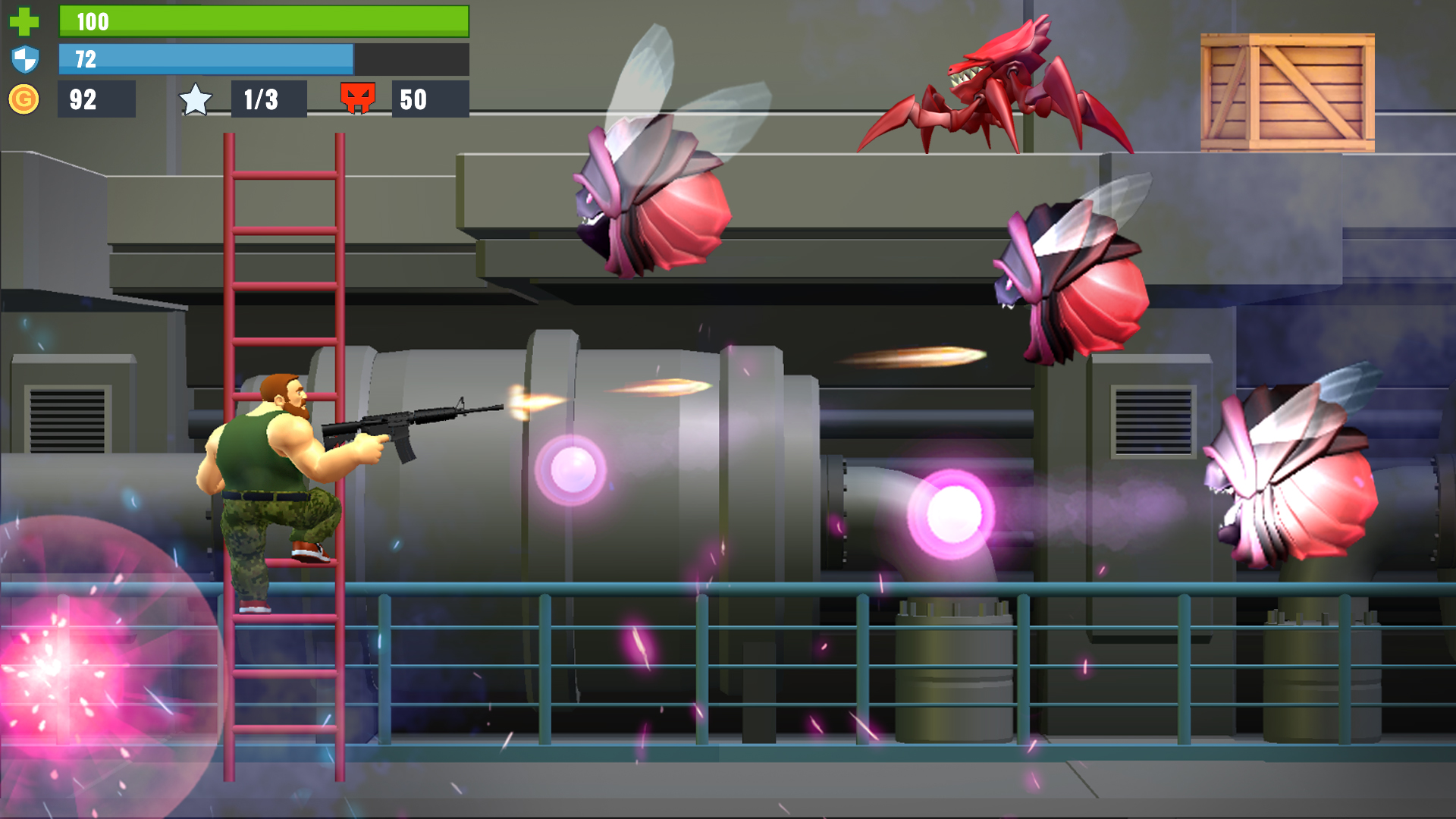This screenshot has width=1456, height=819.
Task: Click the green health cross icon
Action: 25,21
